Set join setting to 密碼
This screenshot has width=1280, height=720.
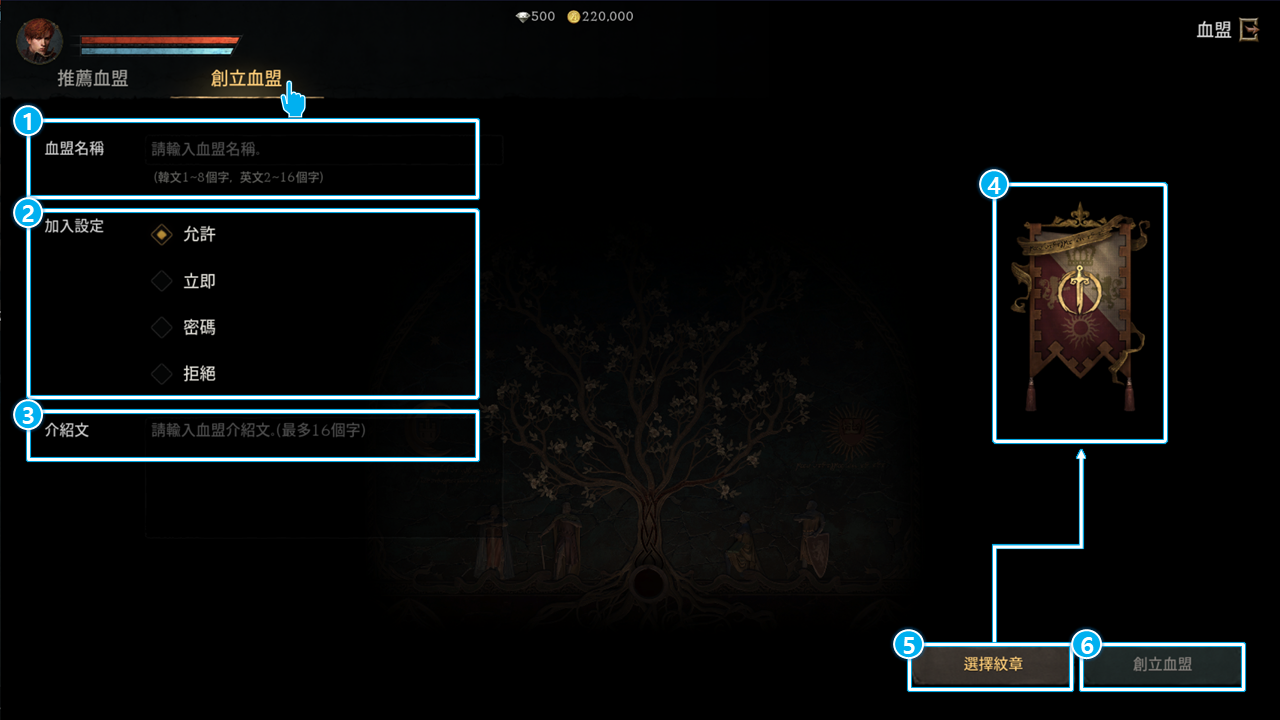tap(162, 327)
